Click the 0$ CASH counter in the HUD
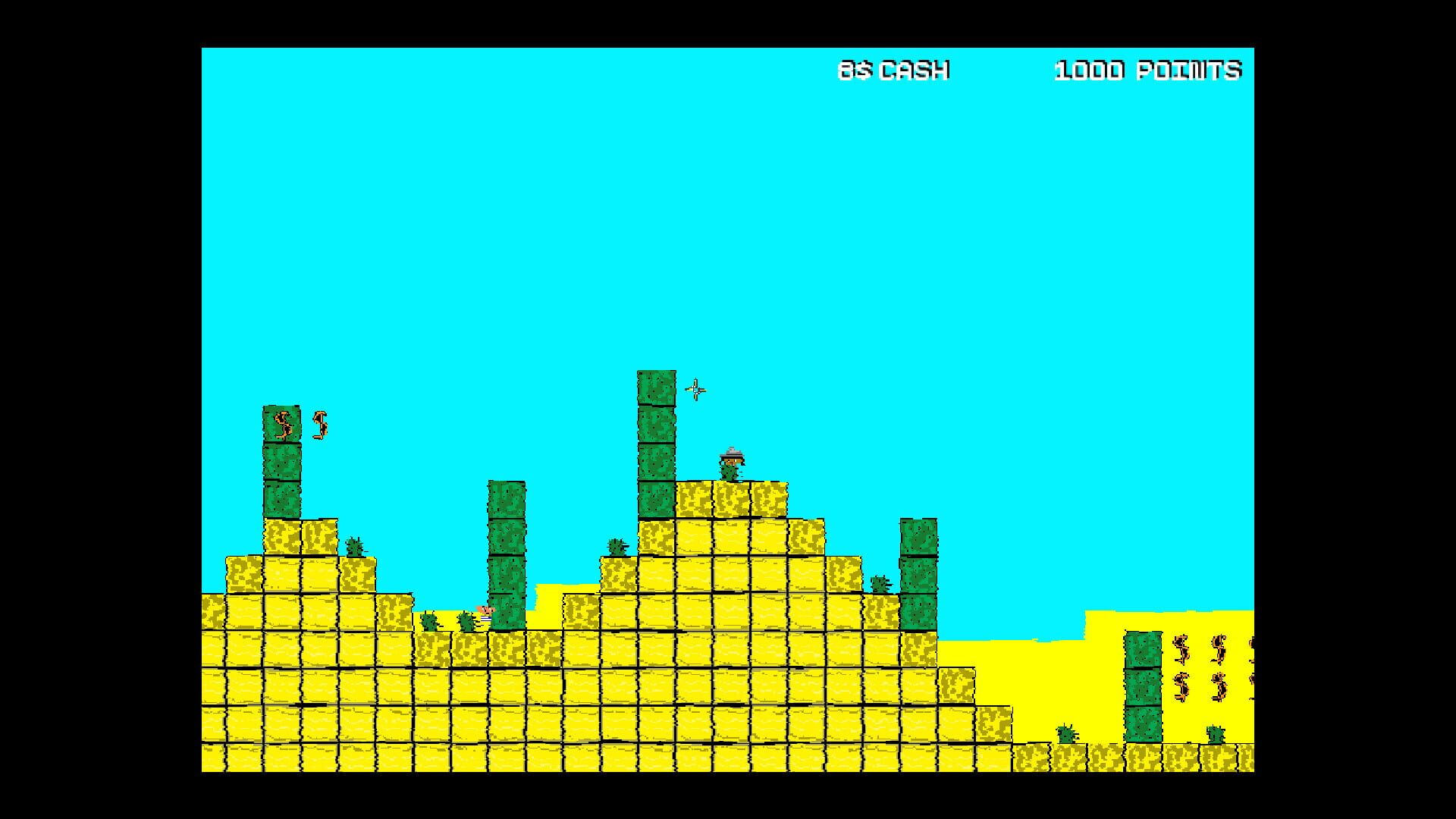This screenshot has height=819, width=1456. pos(895,70)
